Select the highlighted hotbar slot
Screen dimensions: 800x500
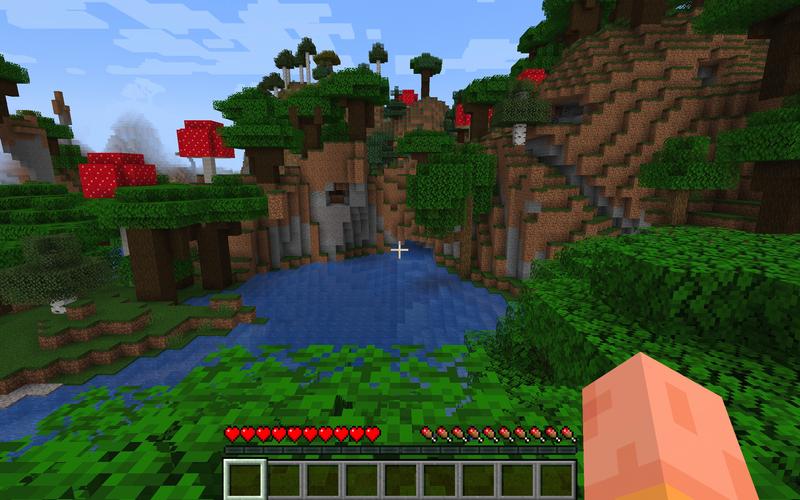(245, 479)
